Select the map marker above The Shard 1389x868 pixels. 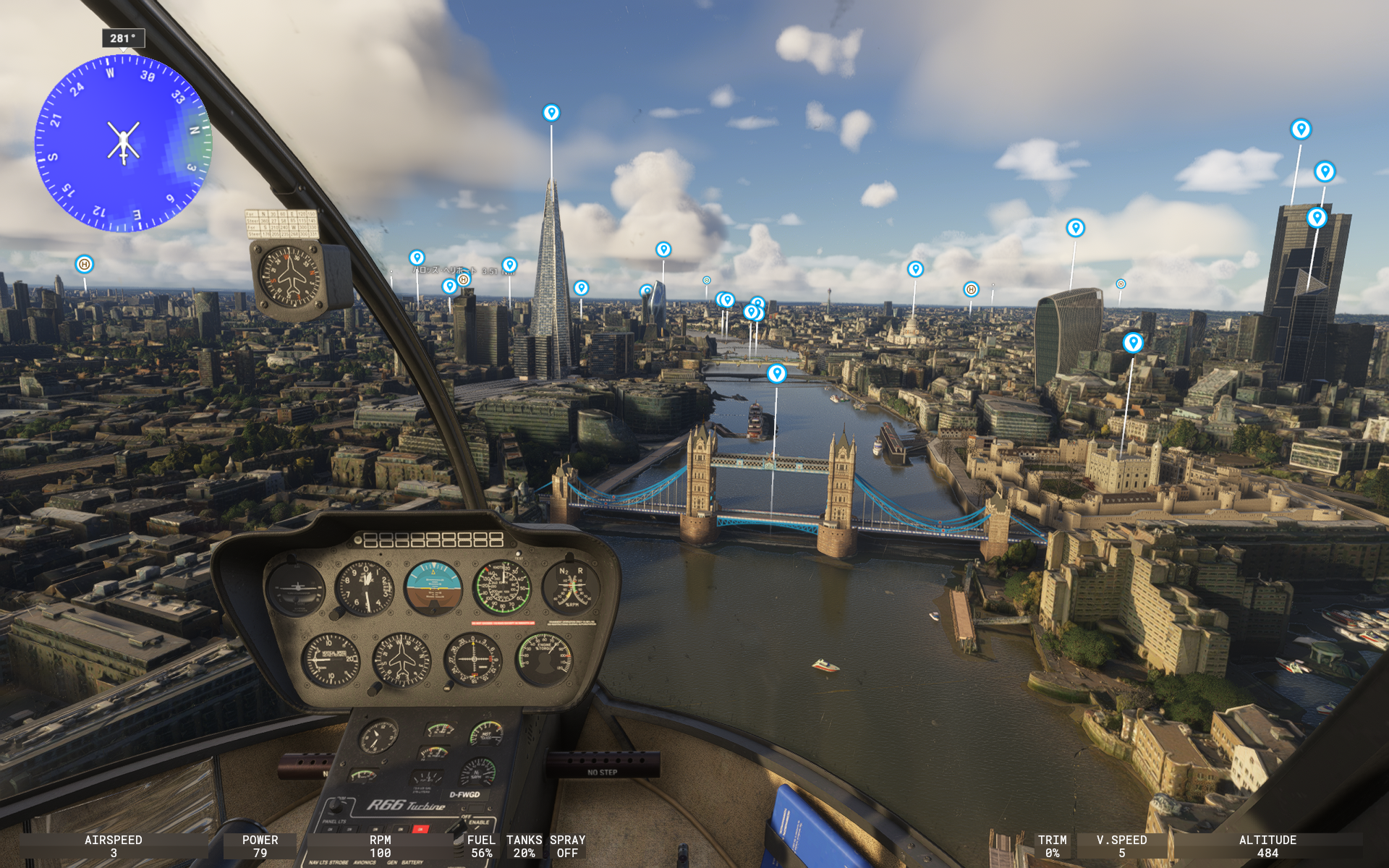point(551,113)
